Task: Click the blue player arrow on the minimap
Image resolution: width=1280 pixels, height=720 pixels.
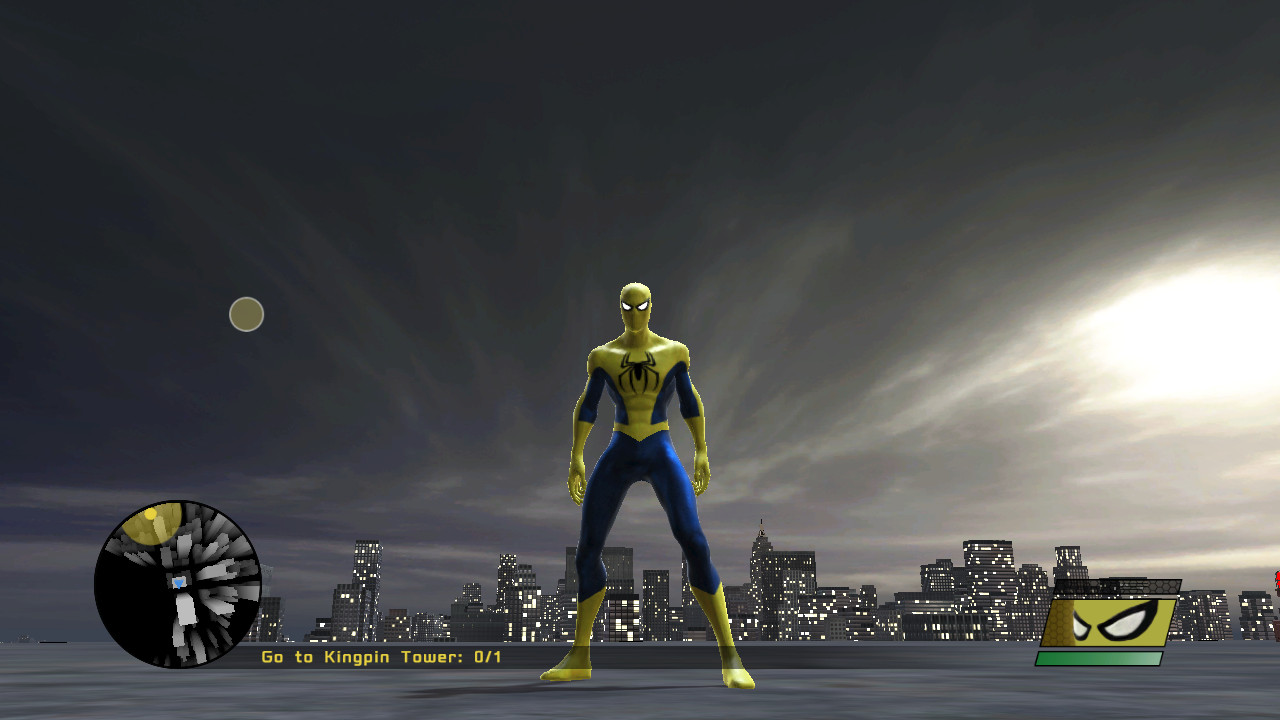Action: point(180,582)
